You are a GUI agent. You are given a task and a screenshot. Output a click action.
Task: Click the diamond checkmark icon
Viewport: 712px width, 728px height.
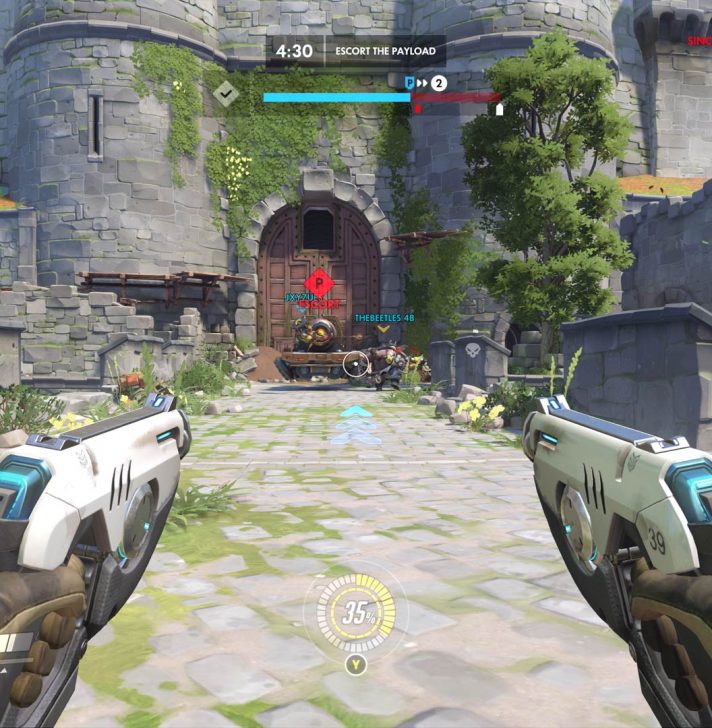coord(226,93)
